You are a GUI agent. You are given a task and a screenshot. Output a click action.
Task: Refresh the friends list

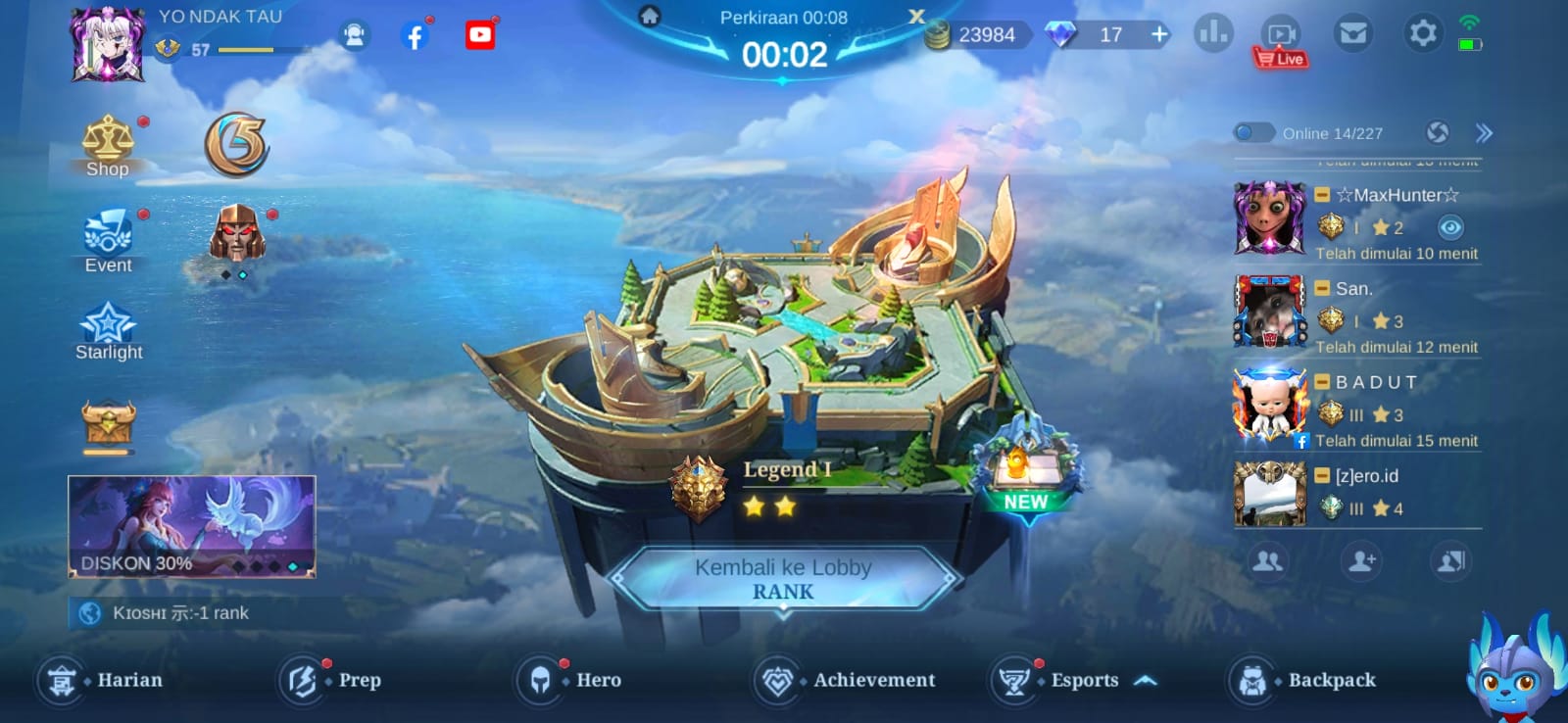(1439, 131)
